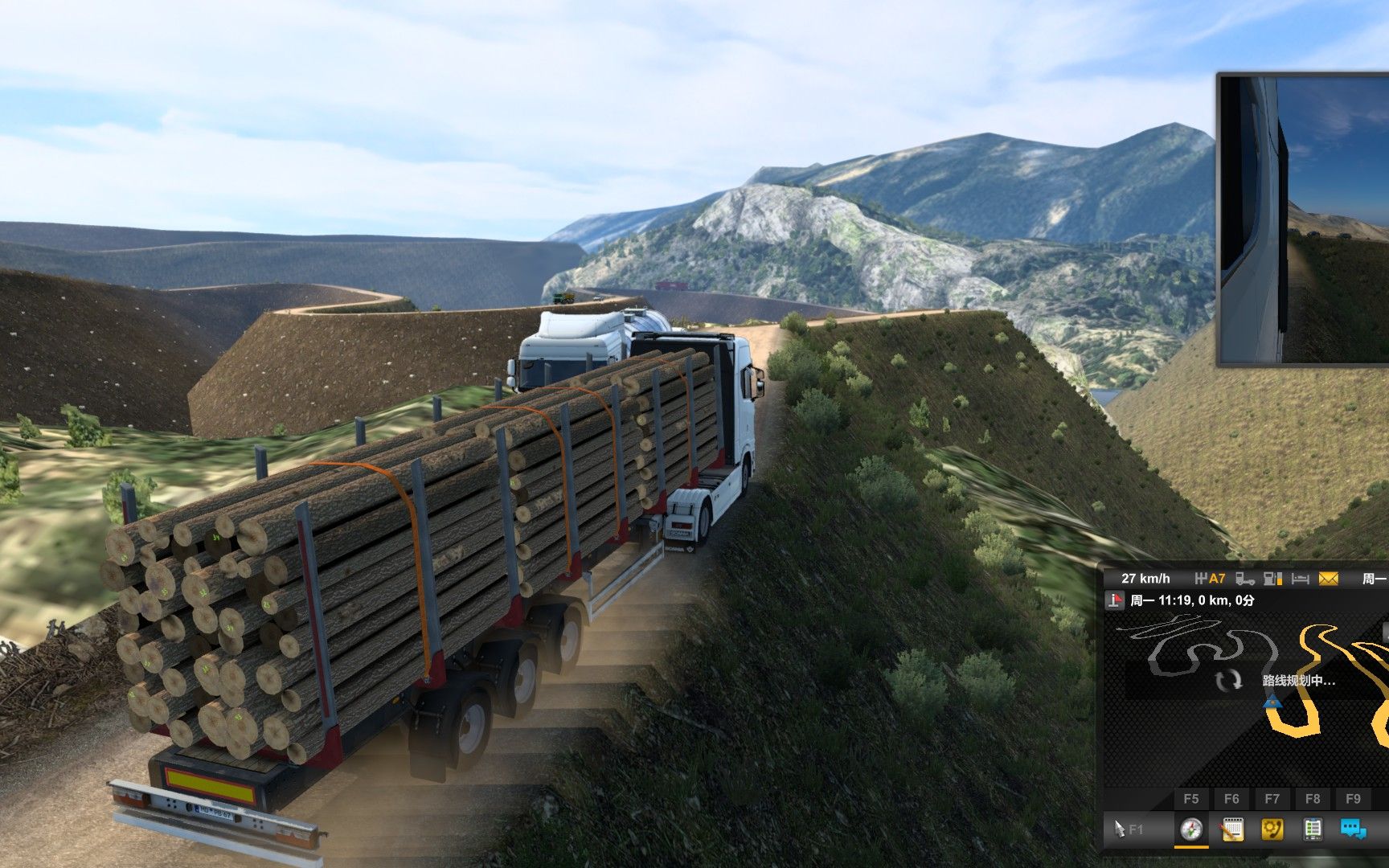Open the compass navigation tab
The width and height of the screenshot is (1389, 868).
coord(1191,829)
